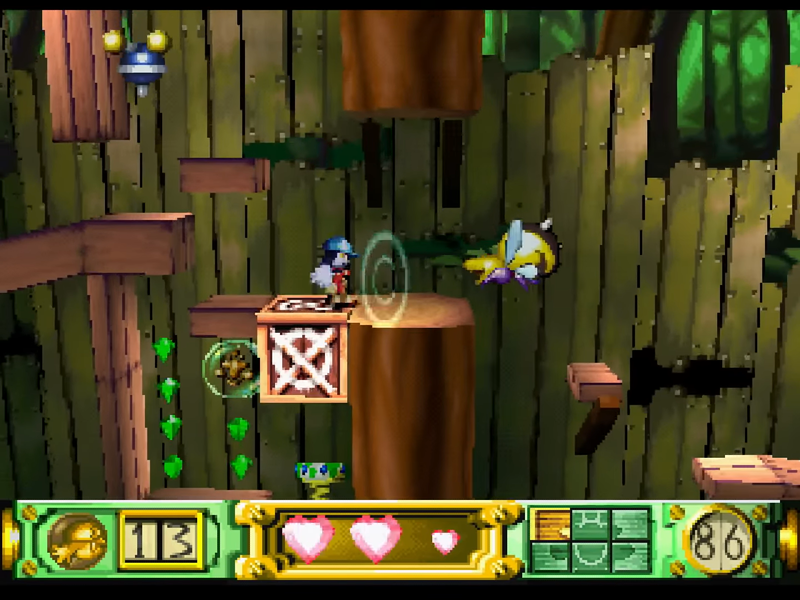Click the gold Klonoa lives medallion
The width and height of the screenshot is (800, 600).
pos(76,540)
